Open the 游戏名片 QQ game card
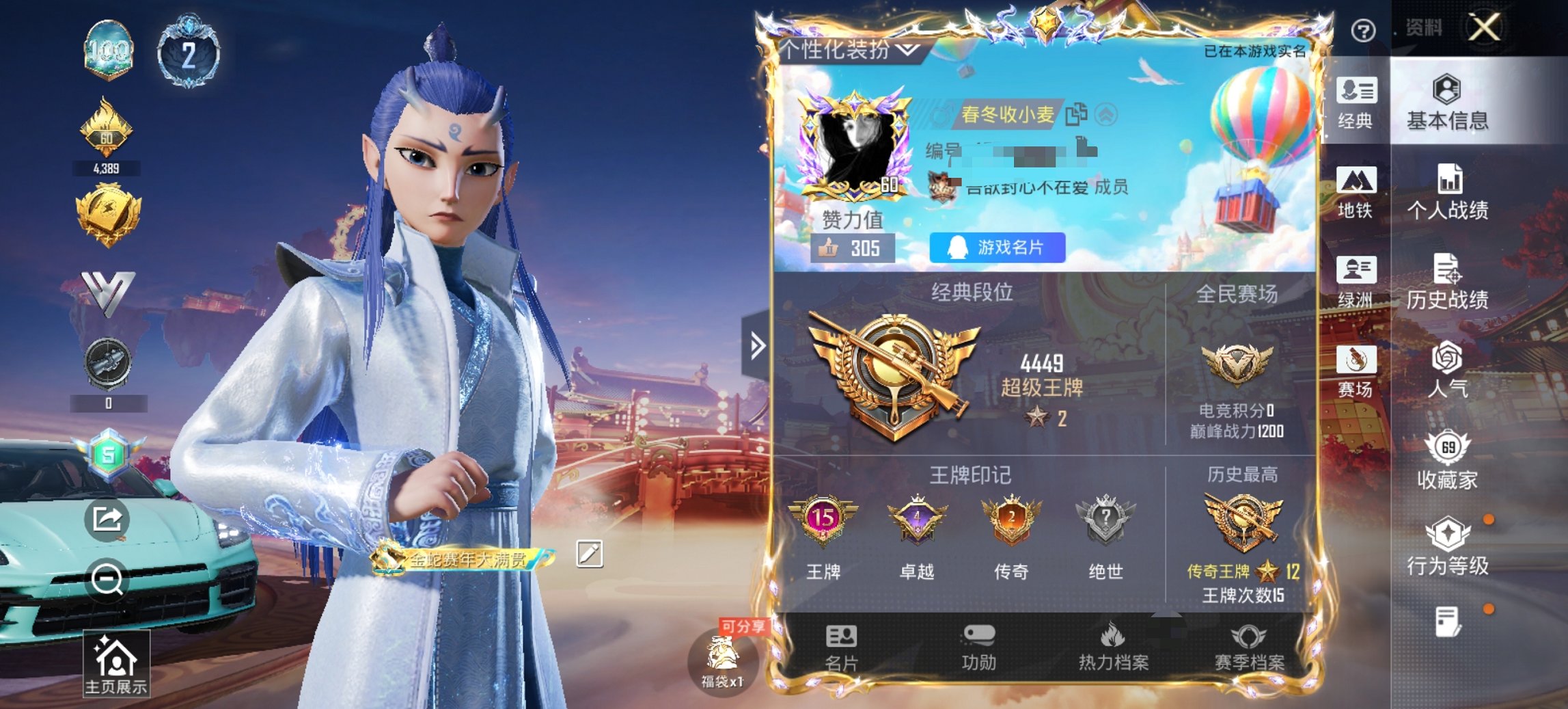The image size is (1568, 709). click(x=998, y=248)
